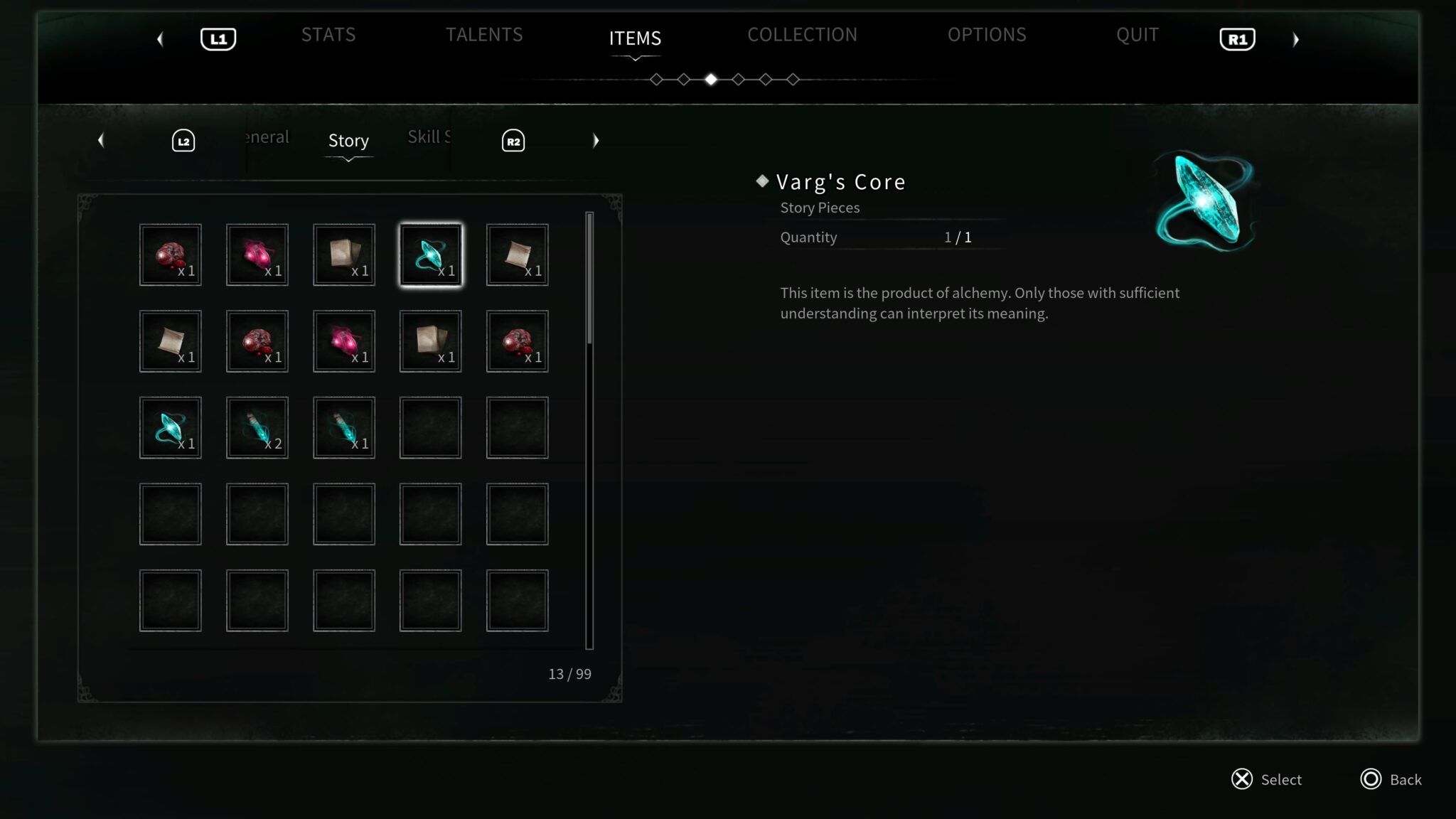Select the Varg's Core crystal icon
The image size is (1456, 819).
(429, 254)
